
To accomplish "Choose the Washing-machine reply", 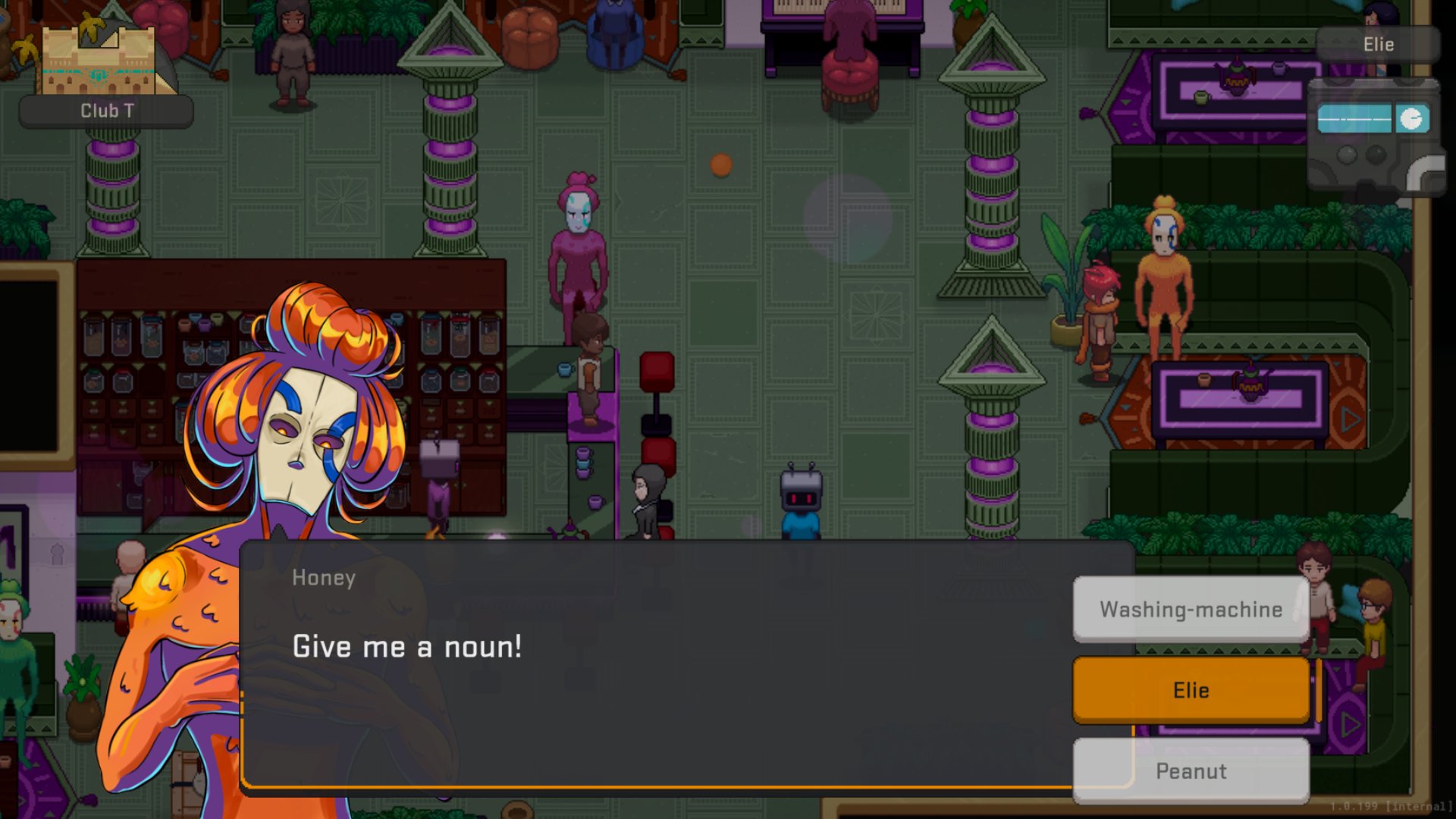I will click(x=1191, y=609).
